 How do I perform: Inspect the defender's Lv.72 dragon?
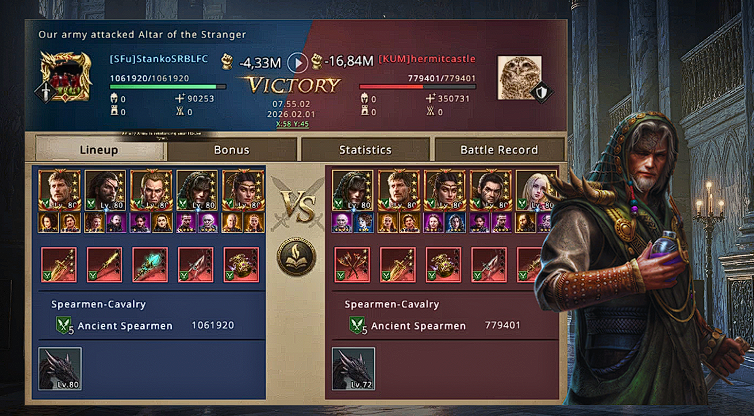pyautogui.click(x=353, y=368)
